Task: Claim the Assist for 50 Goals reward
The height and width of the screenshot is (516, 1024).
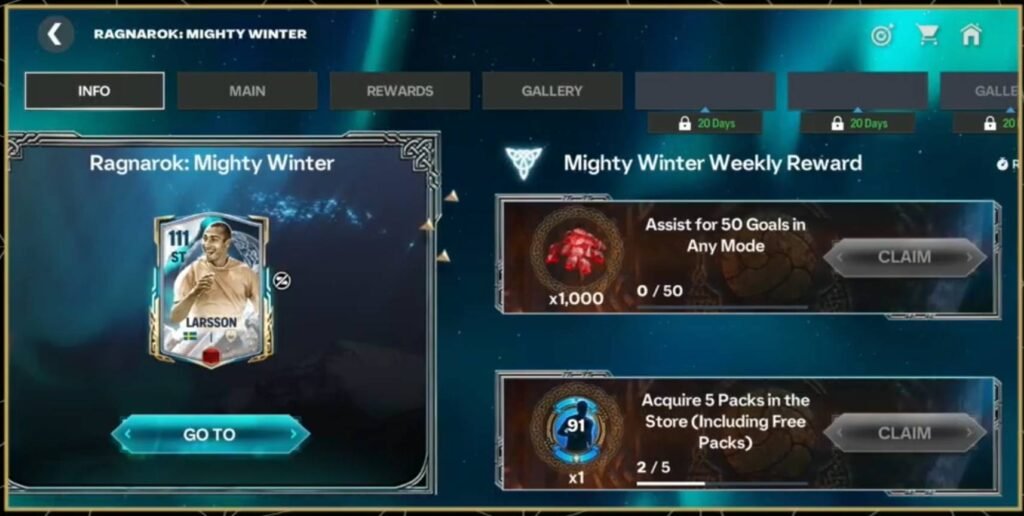Action: click(904, 257)
